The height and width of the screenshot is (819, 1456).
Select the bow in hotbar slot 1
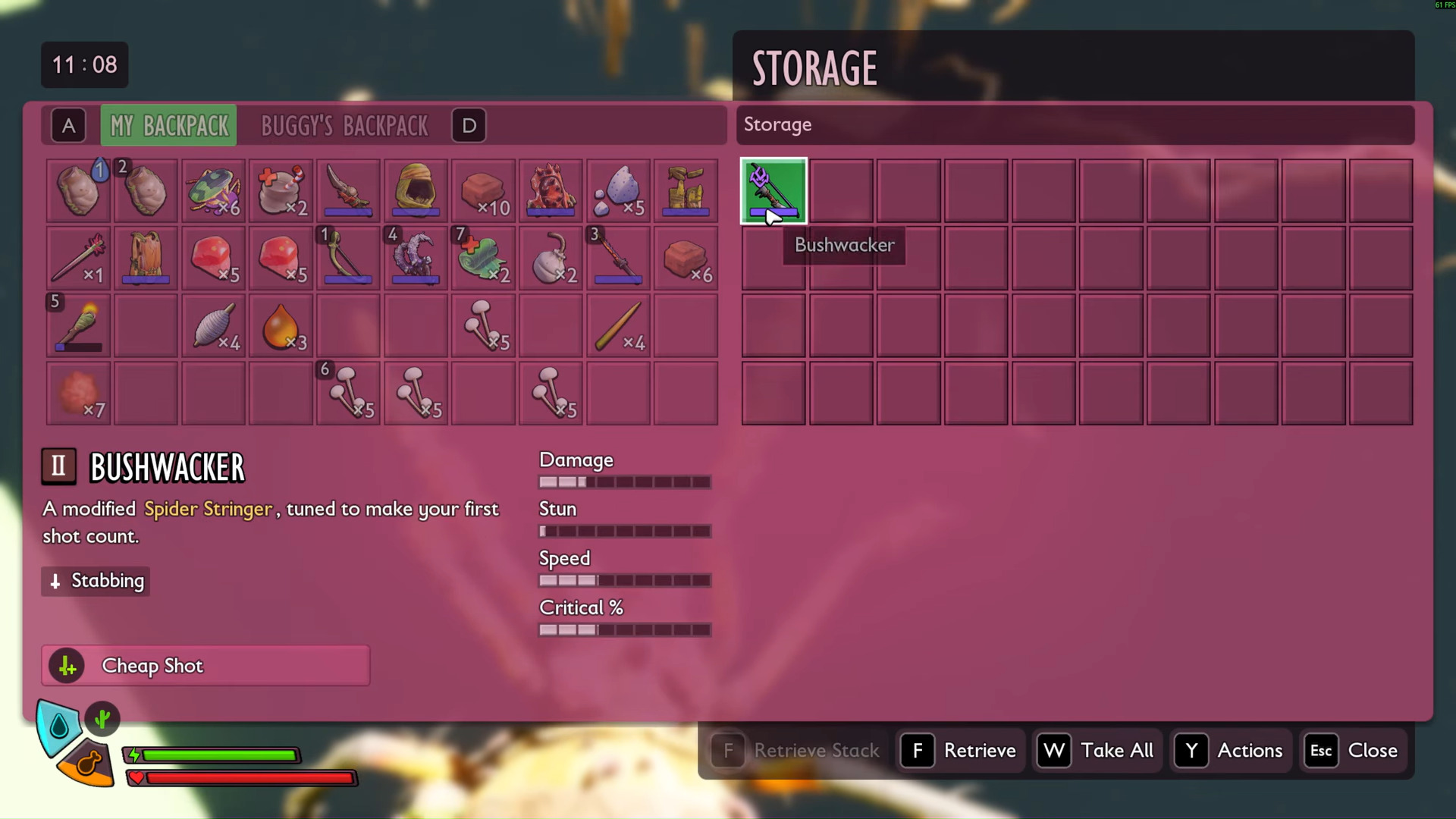click(x=348, y=259)
